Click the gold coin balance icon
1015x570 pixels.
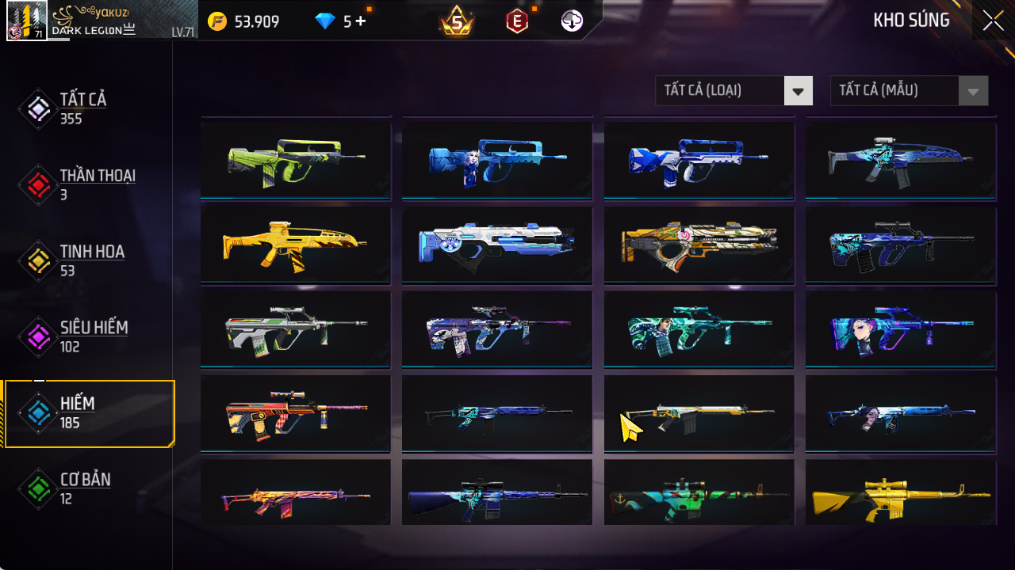tap(218, 21)
